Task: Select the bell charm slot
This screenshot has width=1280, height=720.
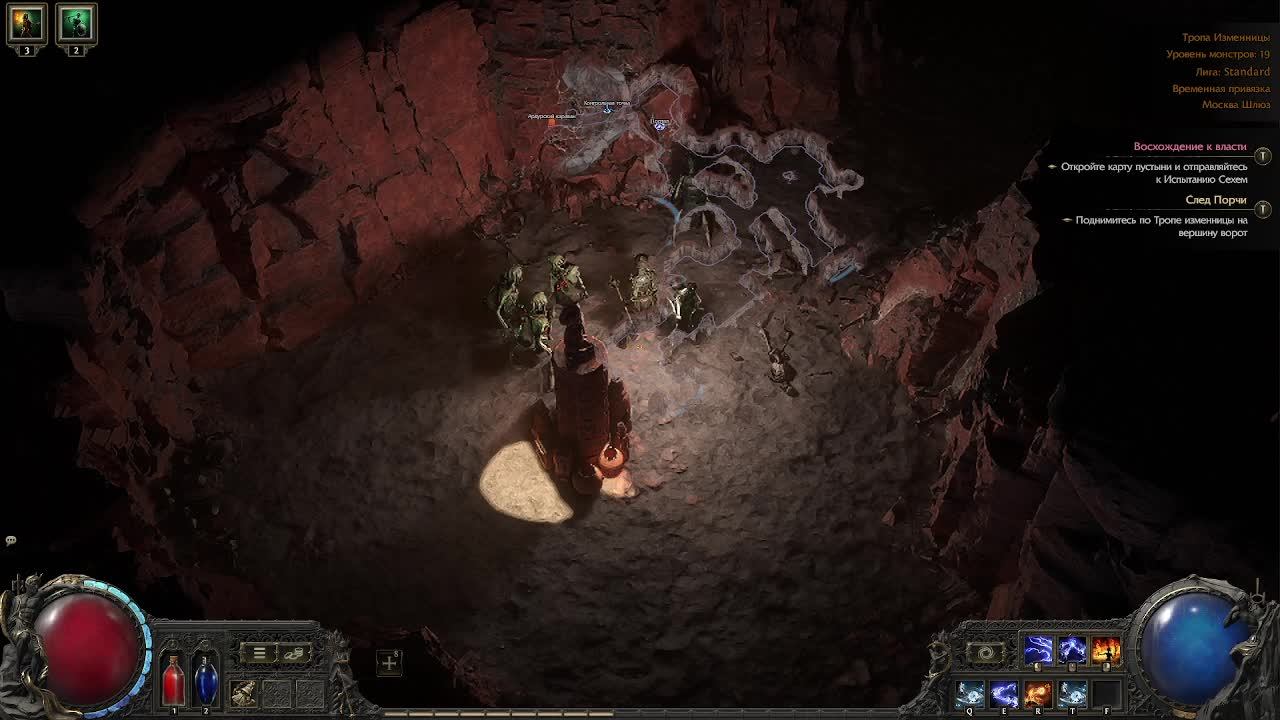Action: tap(243, 692)
